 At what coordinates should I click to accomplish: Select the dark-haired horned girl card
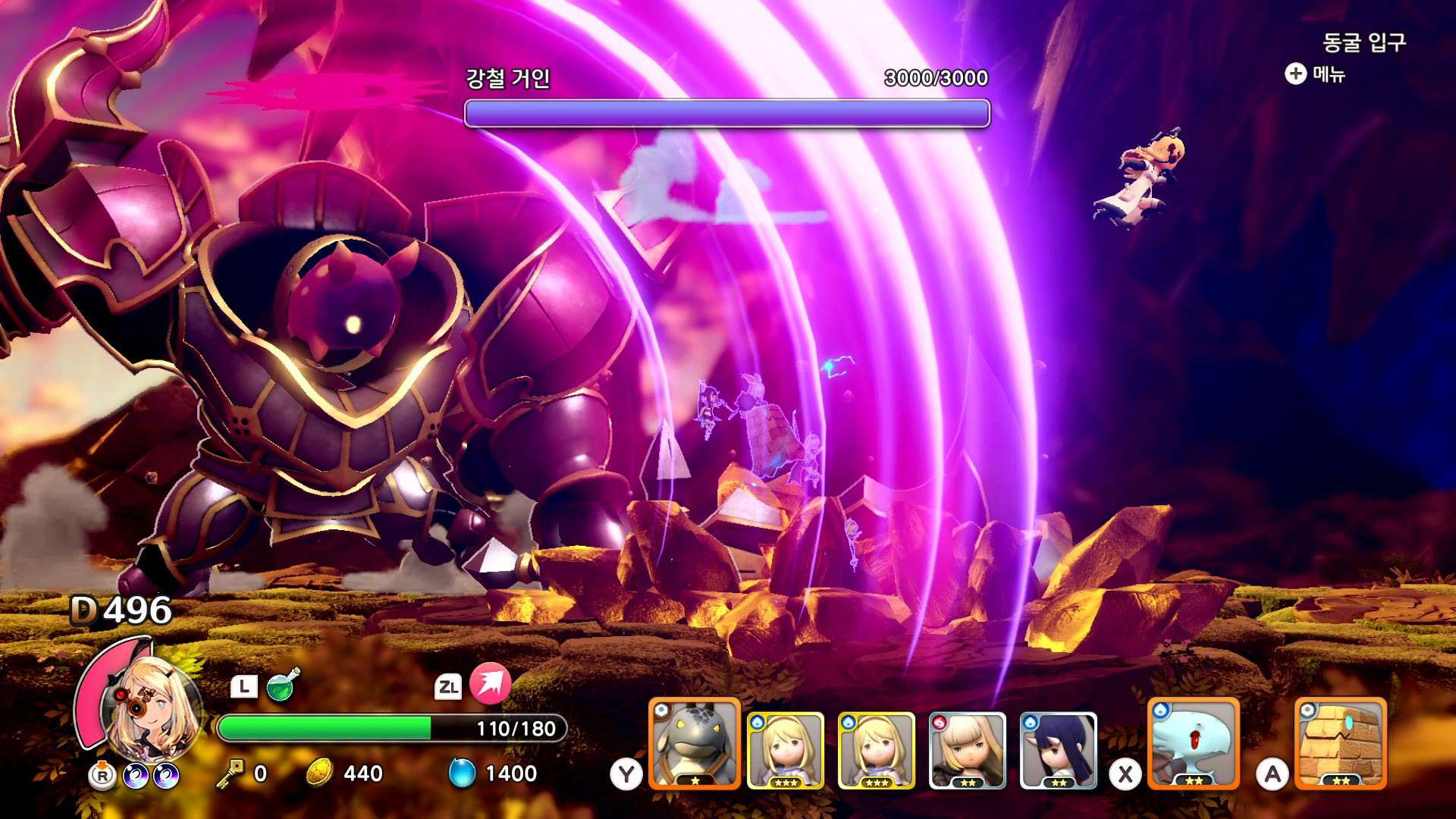pyautogui.click(x=1058, y=751)
